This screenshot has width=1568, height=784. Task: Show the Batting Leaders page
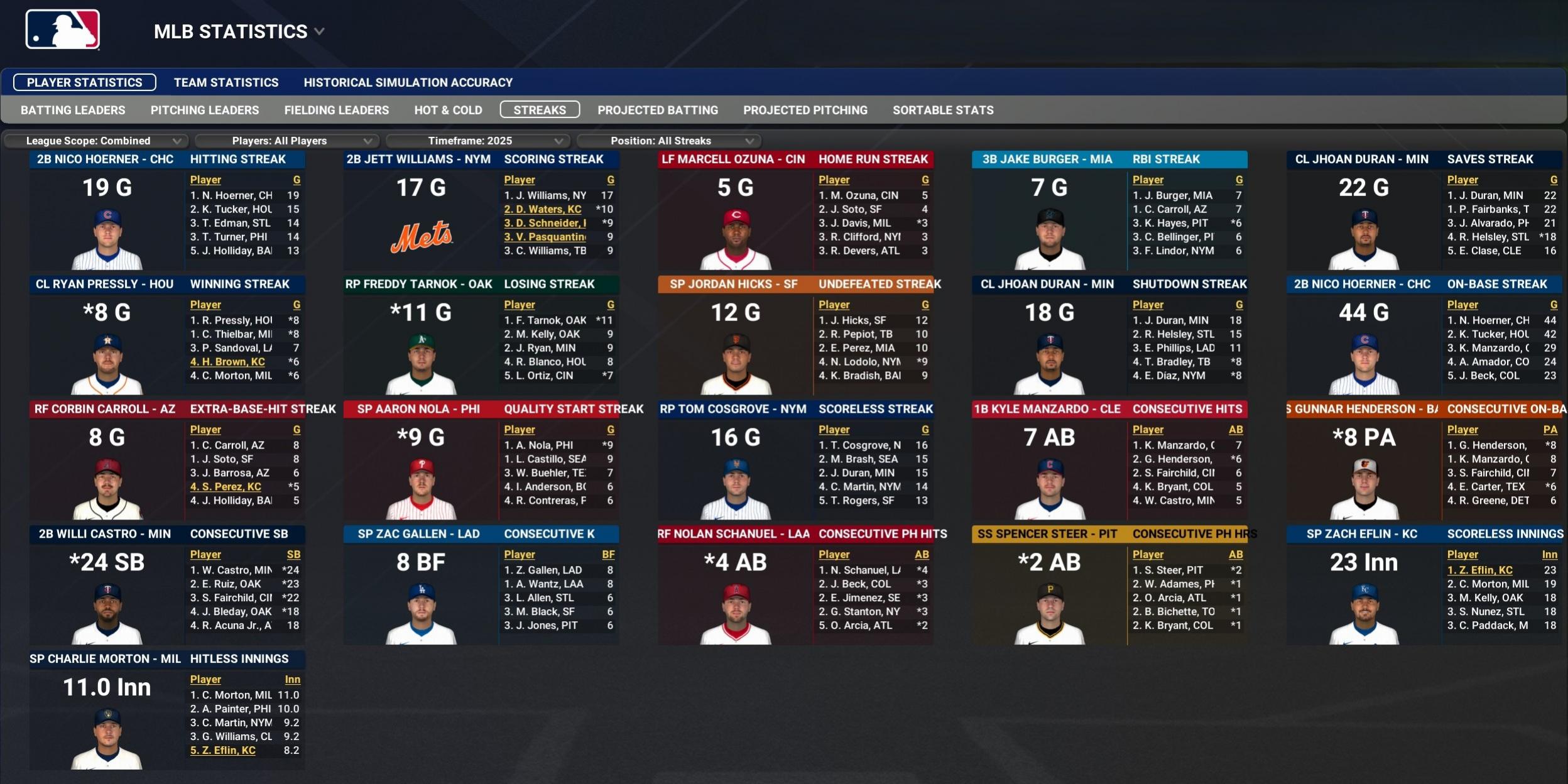pos(73,110)
